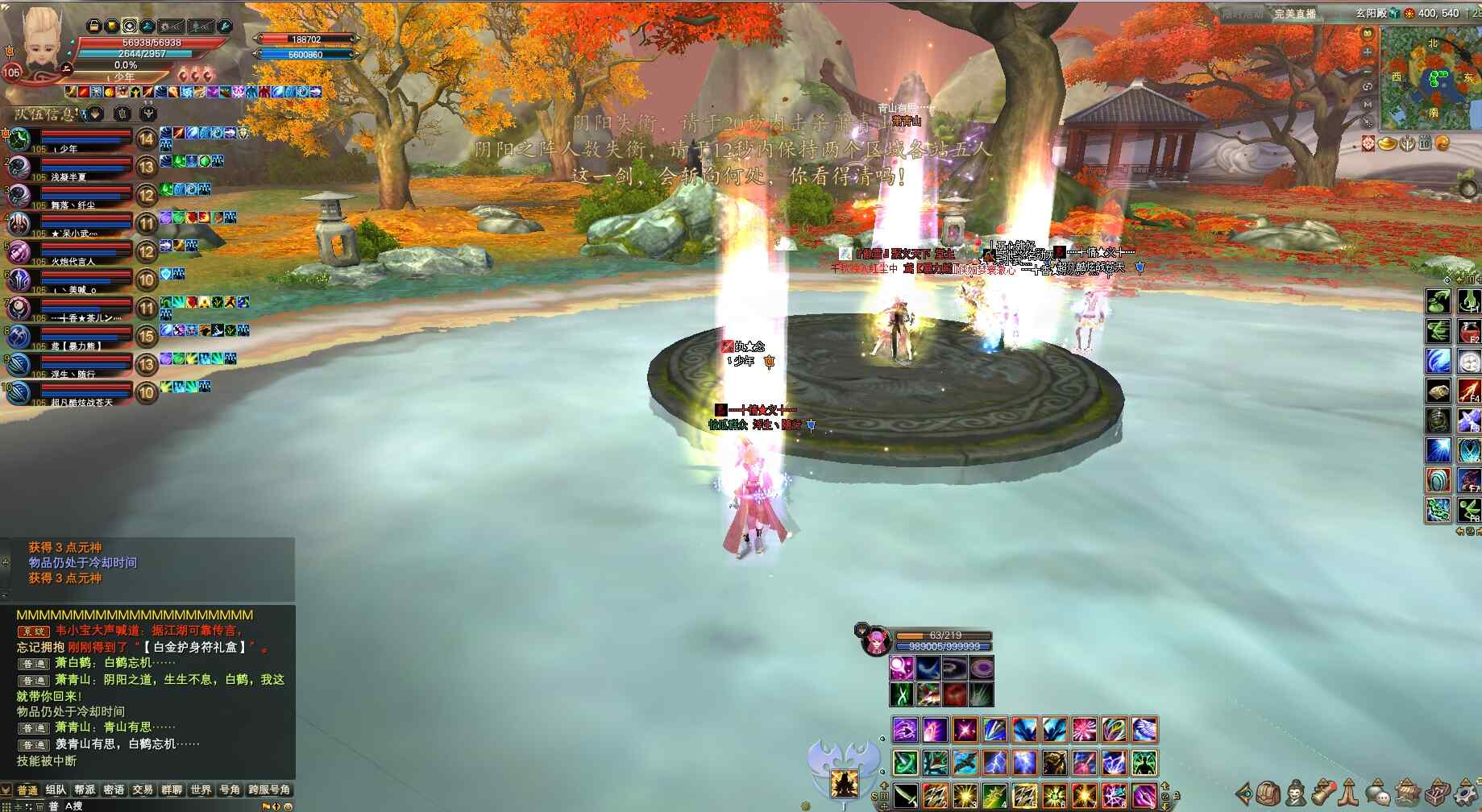
Task: Open the world map with the M button
Action: point(1368,105)
